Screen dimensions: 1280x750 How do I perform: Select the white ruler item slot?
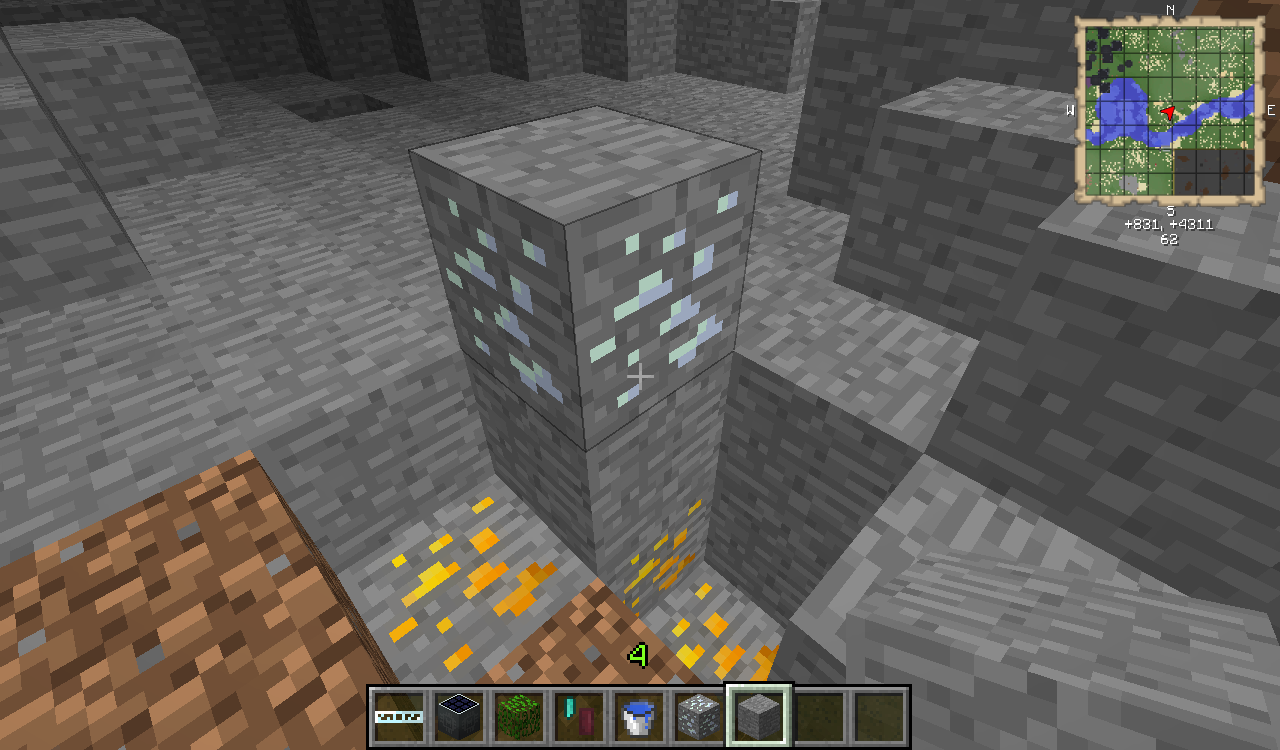[400, 716]
